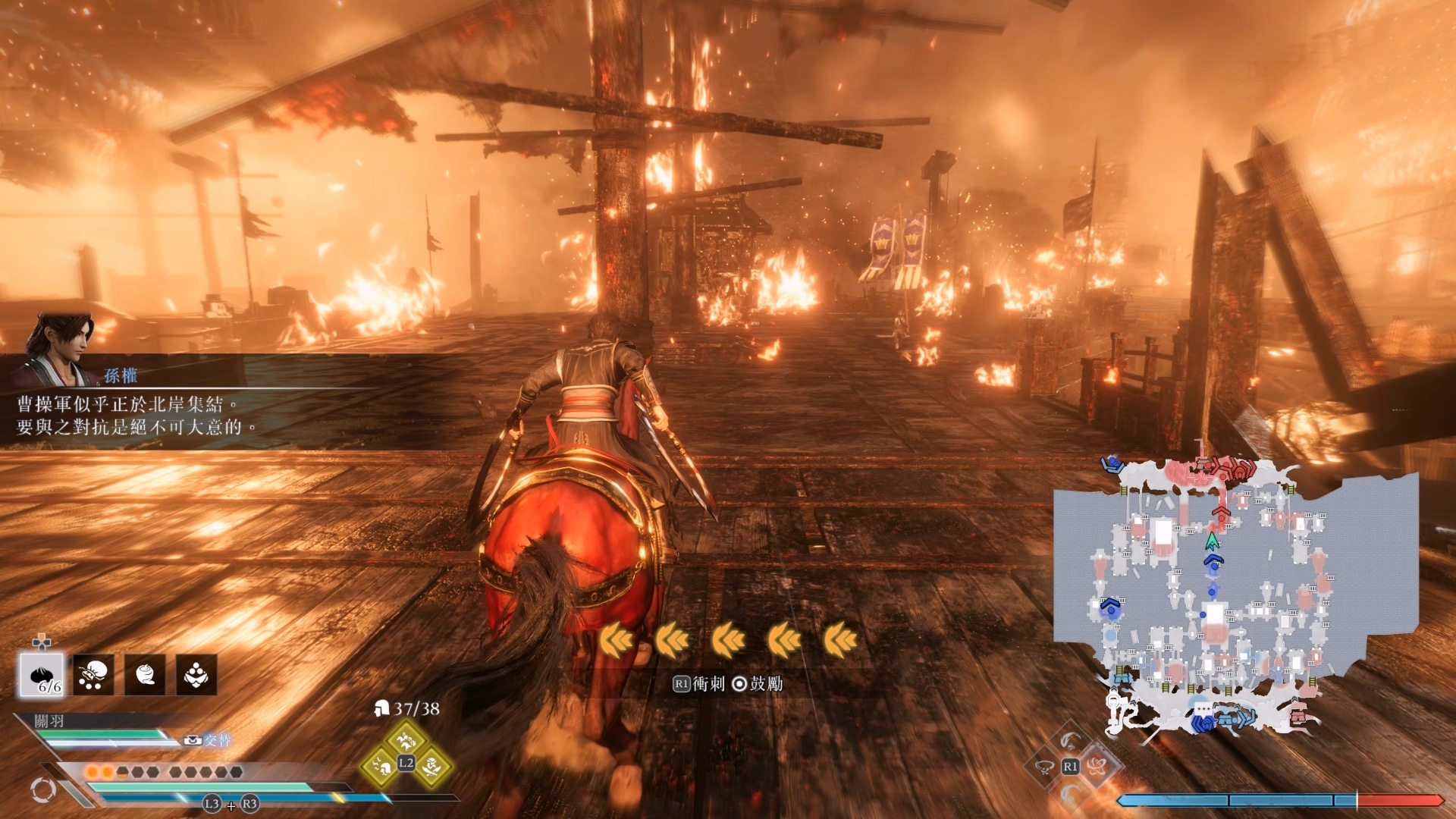Activate the top cavalry charge tactic diamond
Image resolution: width=1456 pixels, height=819 pixels.
(x=406, y=738)
